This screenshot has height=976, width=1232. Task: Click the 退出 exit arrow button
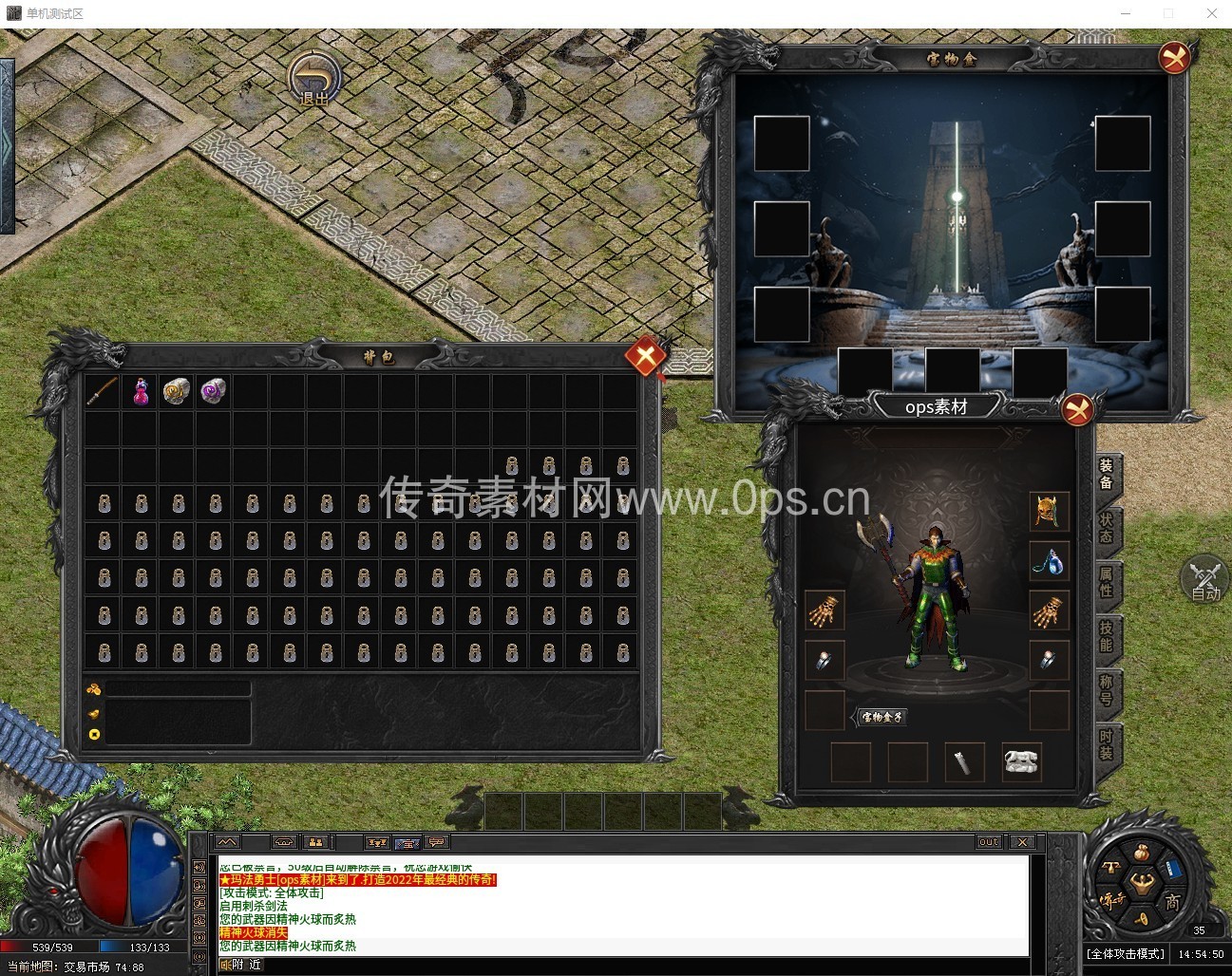coord(314,78)
